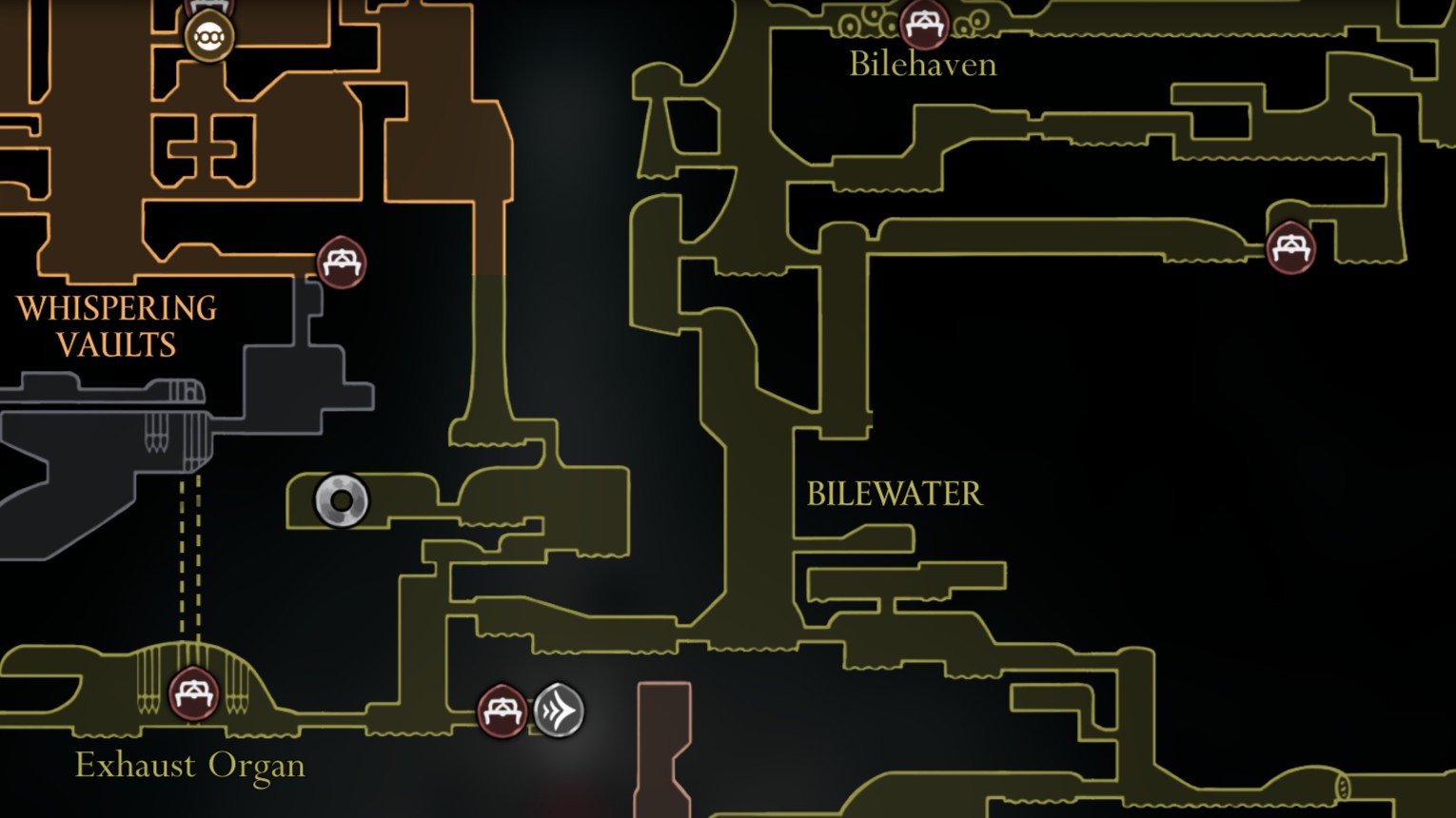Select the gold Bellway station icon in Whispering Vaults
This screenshot has height=818, width=1456.
[209, 38]
